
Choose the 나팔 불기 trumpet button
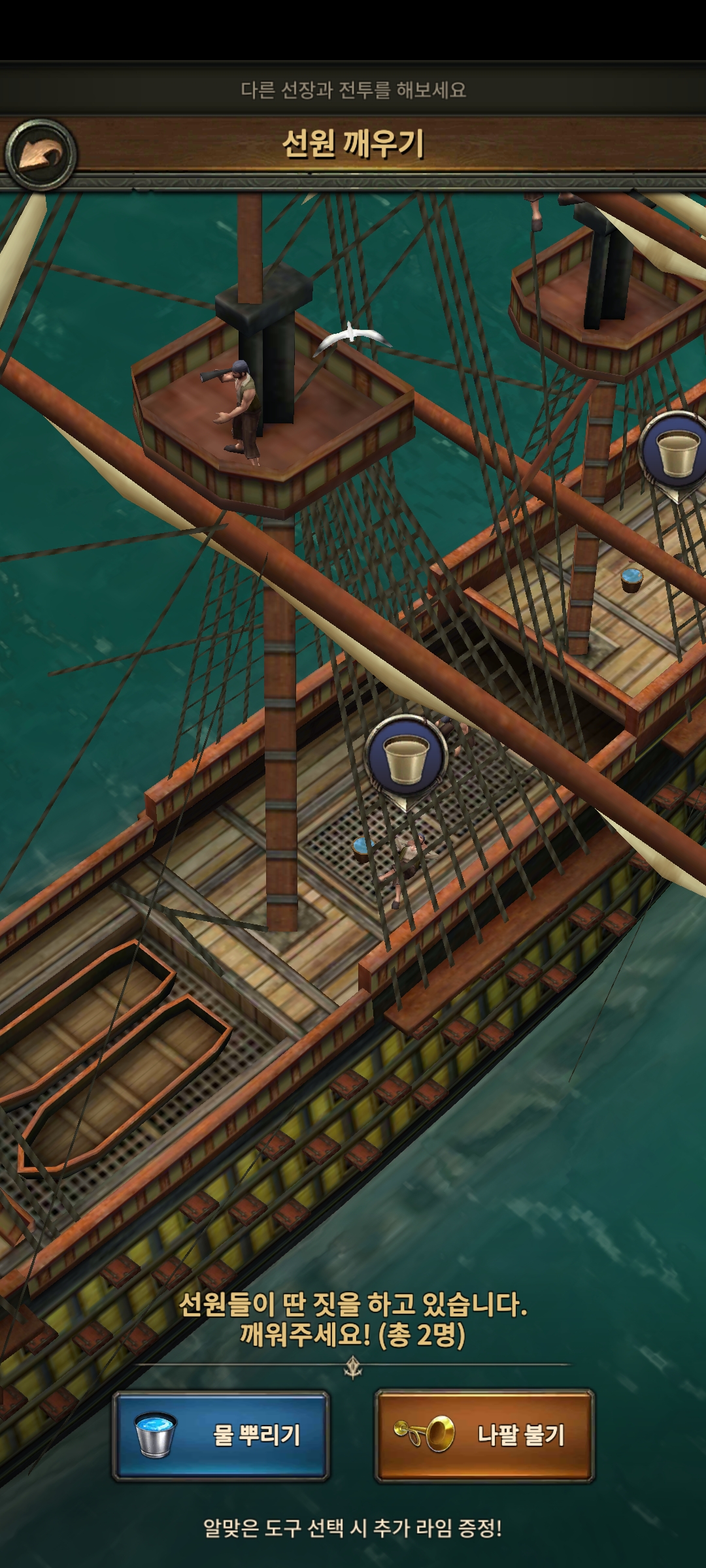point(484,1435)
